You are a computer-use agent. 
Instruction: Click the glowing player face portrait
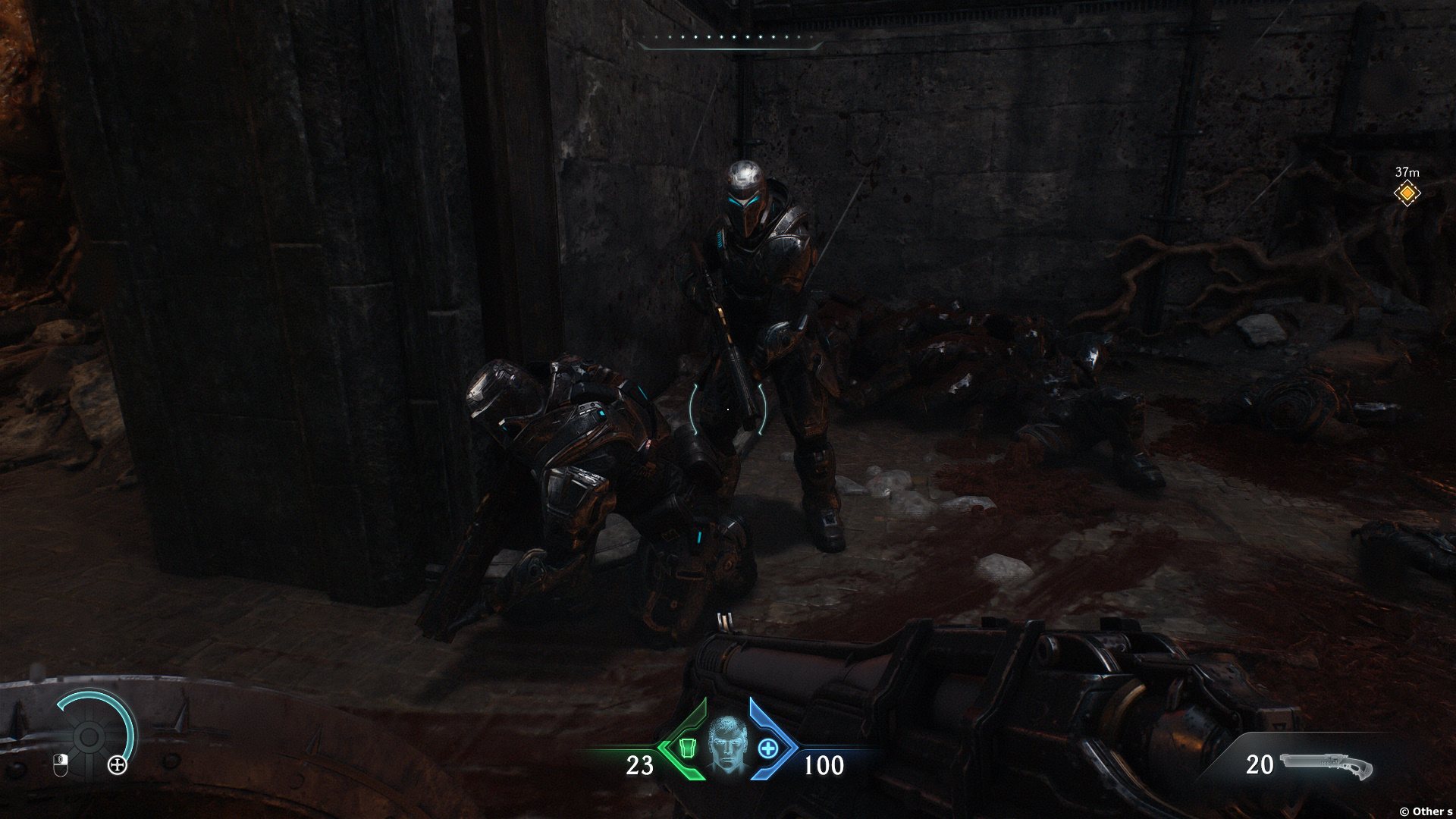pos(728,747)
